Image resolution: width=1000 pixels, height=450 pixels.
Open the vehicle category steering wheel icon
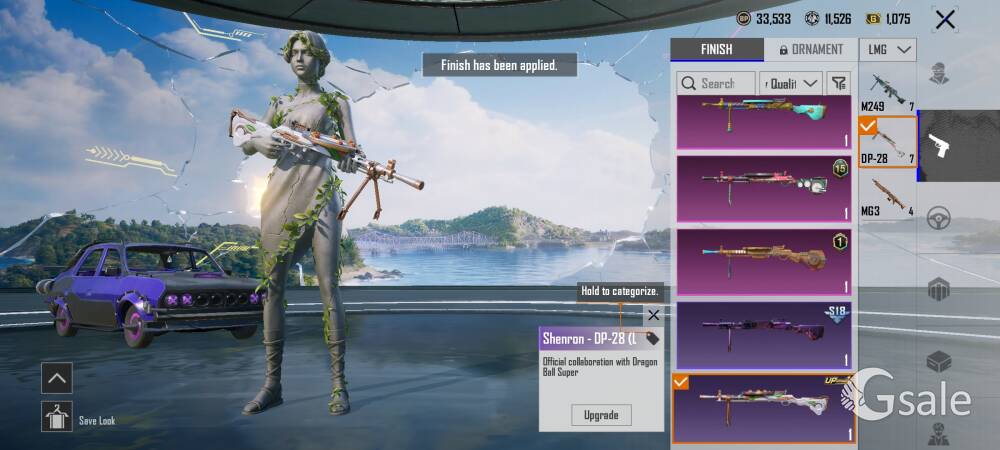[x=938, y=218]
